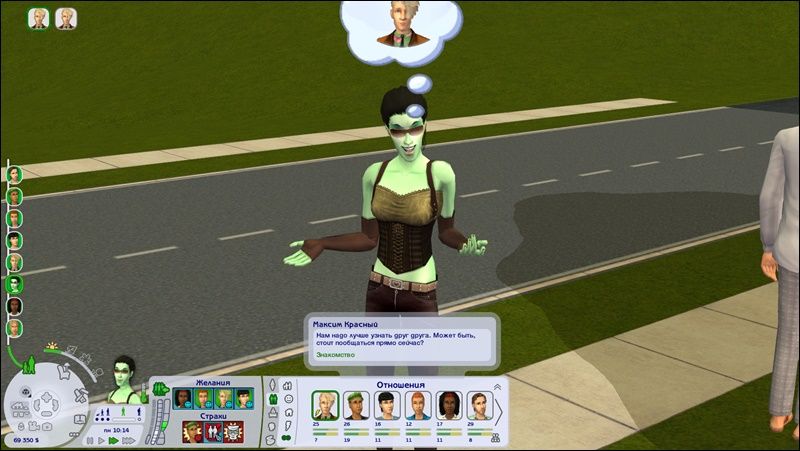
Task: Select white-haired man in the relationships panel
Action: pos(324,405)
